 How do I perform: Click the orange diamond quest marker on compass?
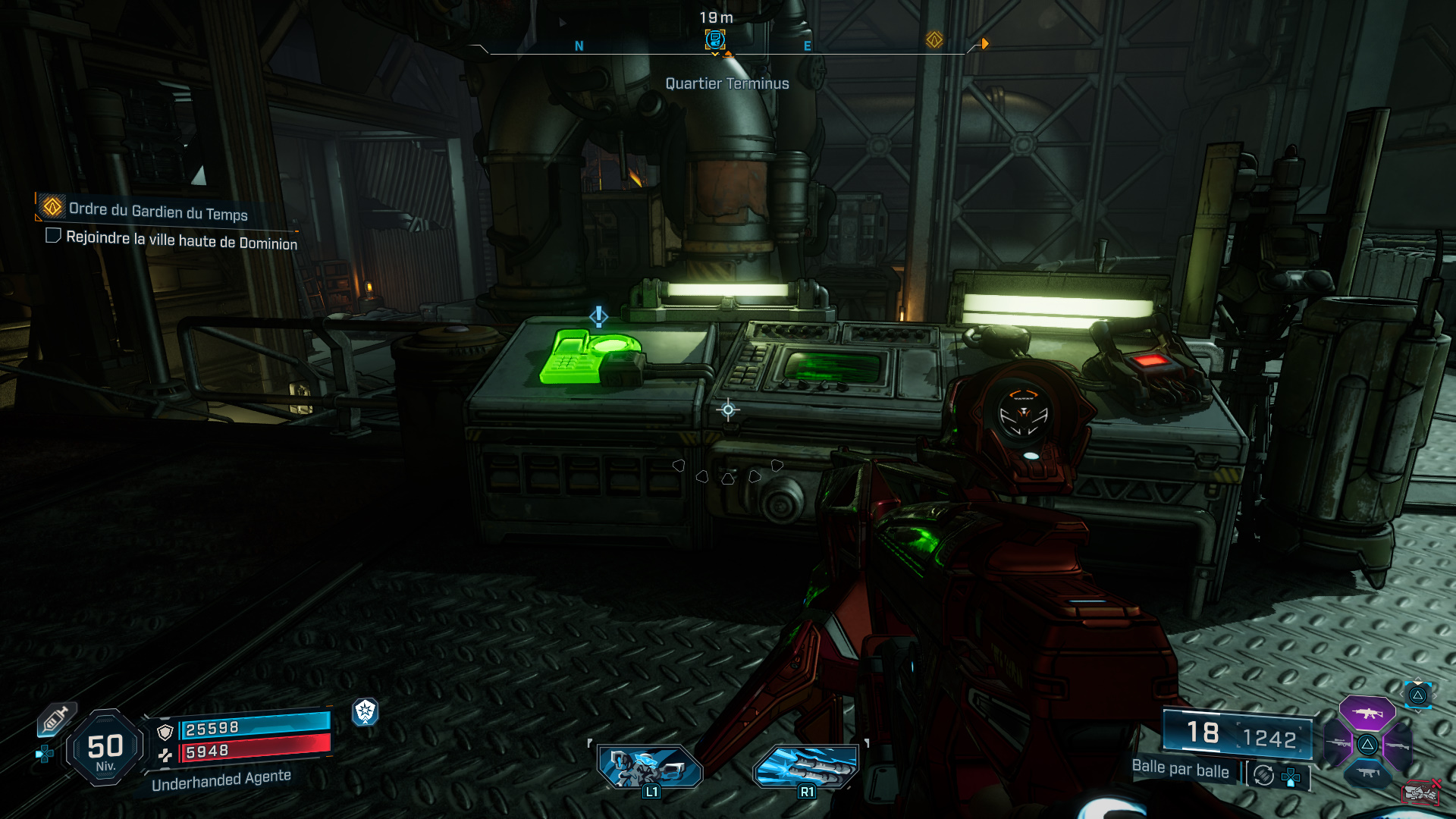coord(934,39)
